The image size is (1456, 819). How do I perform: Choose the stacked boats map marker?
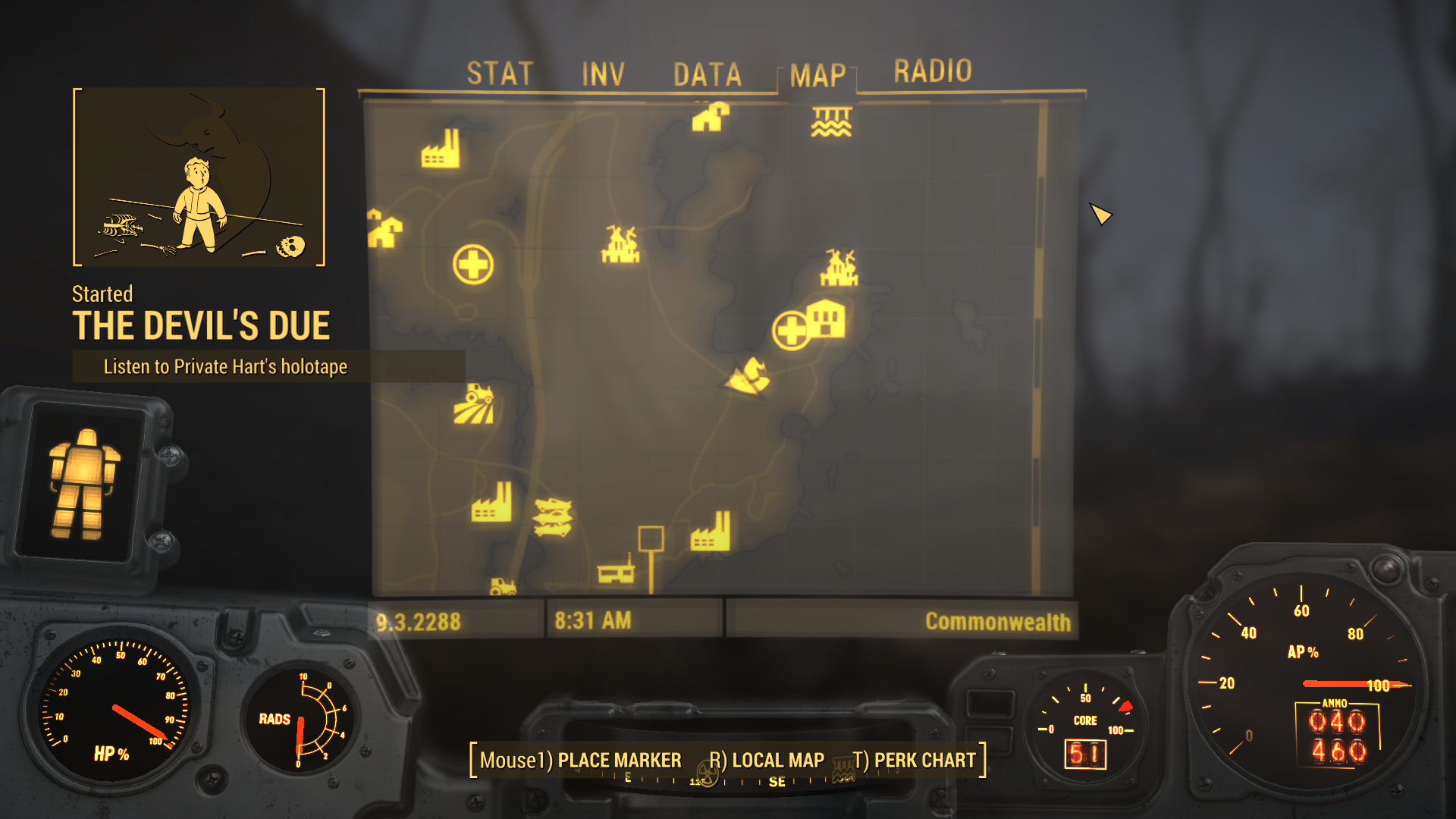[553, 516]
